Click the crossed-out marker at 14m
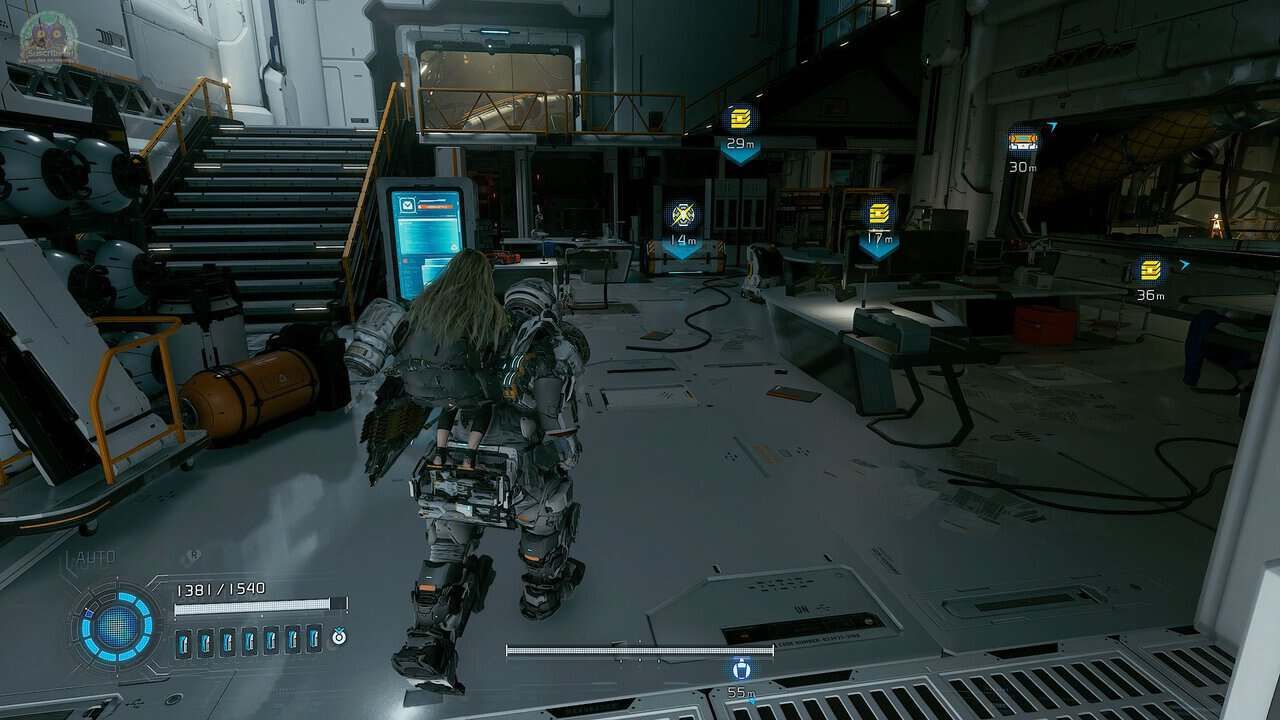Viewport: 1280px width, 720px height. coord(683,214)
